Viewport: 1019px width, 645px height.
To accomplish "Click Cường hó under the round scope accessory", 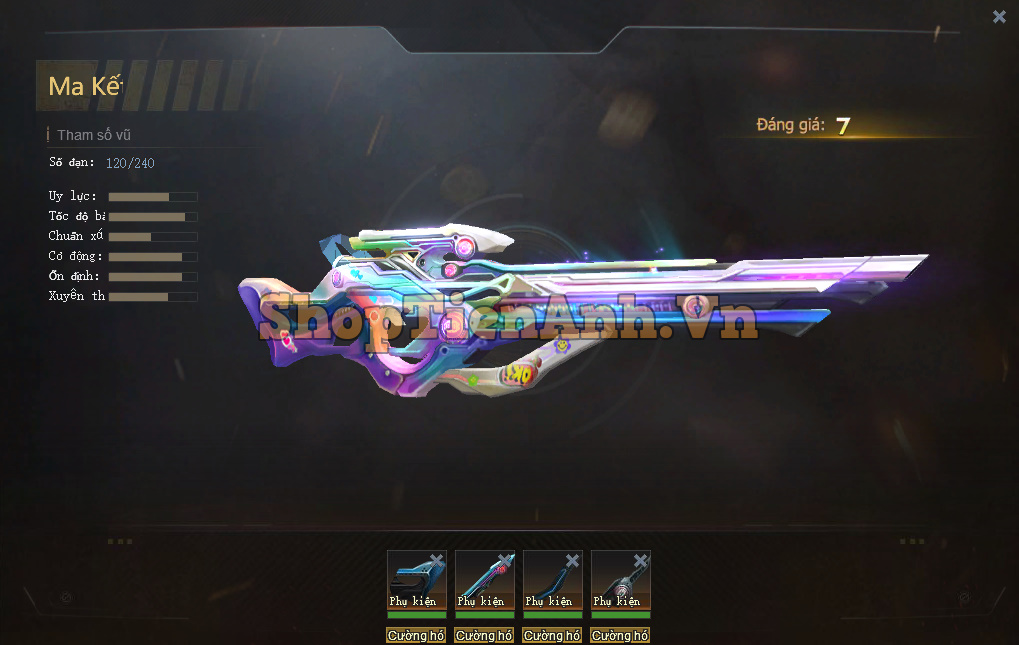I will 620,635.
